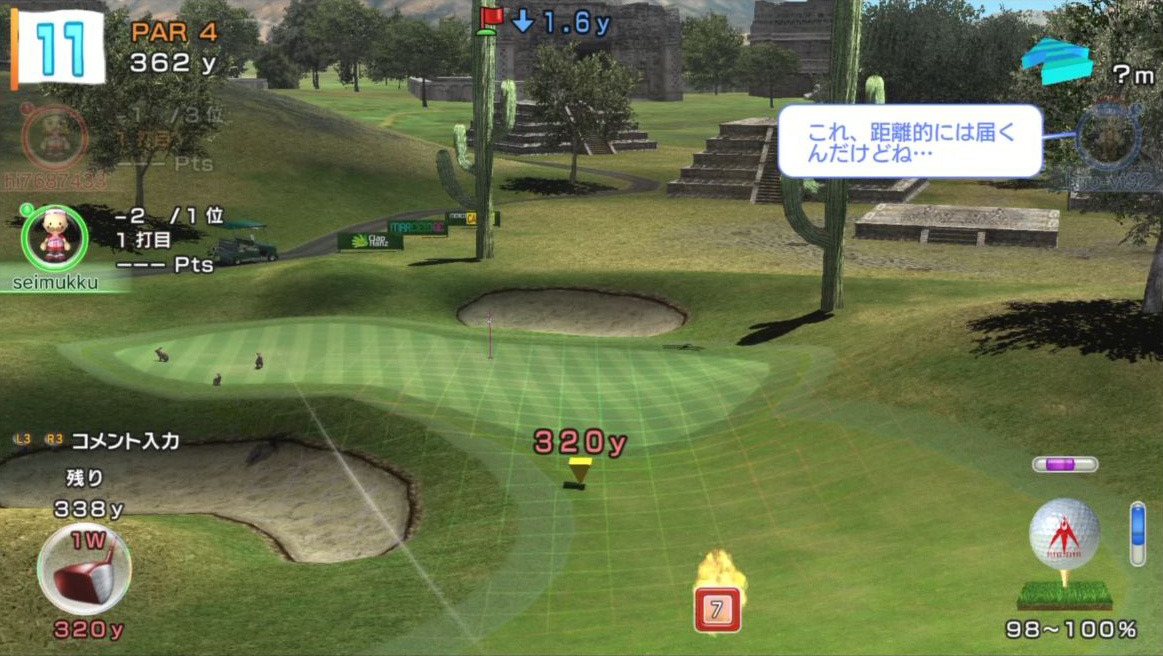The image size is (1163, 656).
Task: Activate the flaming number 7 item
Action: [717, 606]
